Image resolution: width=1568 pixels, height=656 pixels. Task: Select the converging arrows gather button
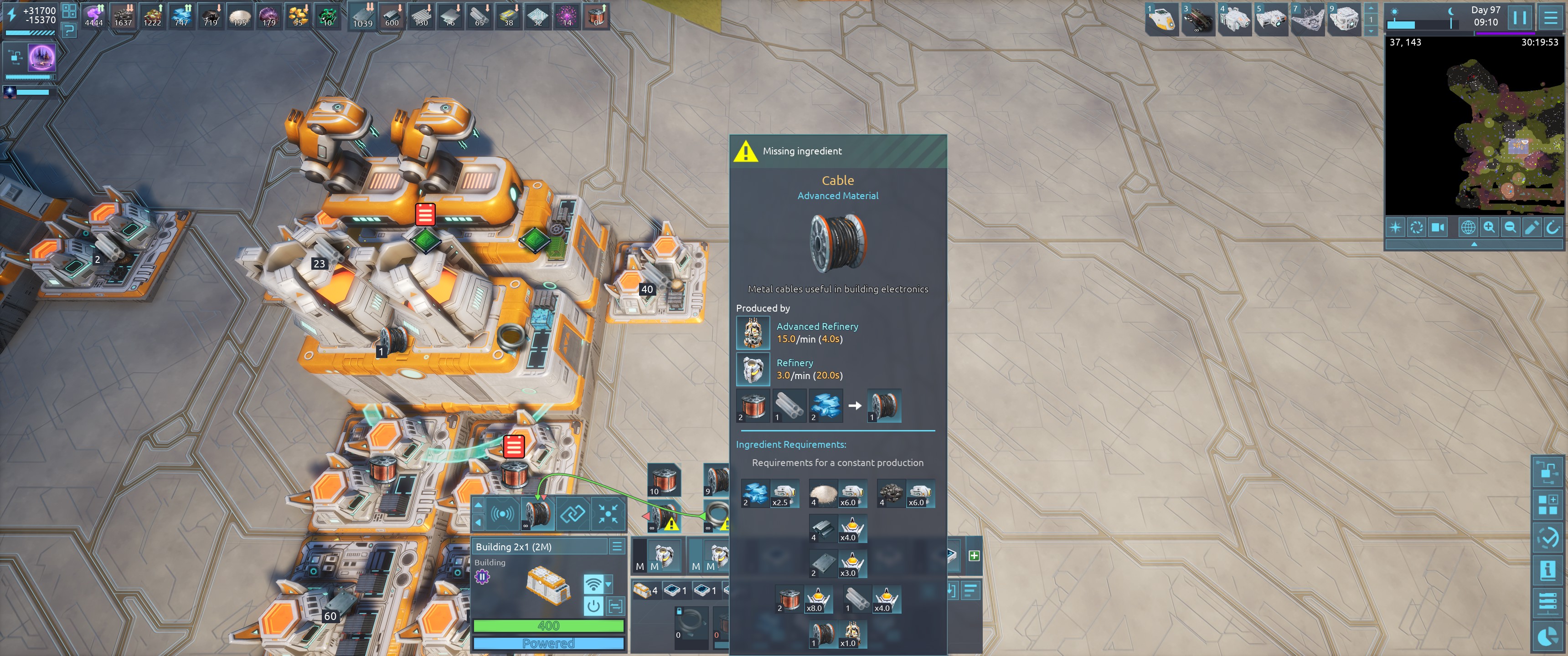click(608, 515)
